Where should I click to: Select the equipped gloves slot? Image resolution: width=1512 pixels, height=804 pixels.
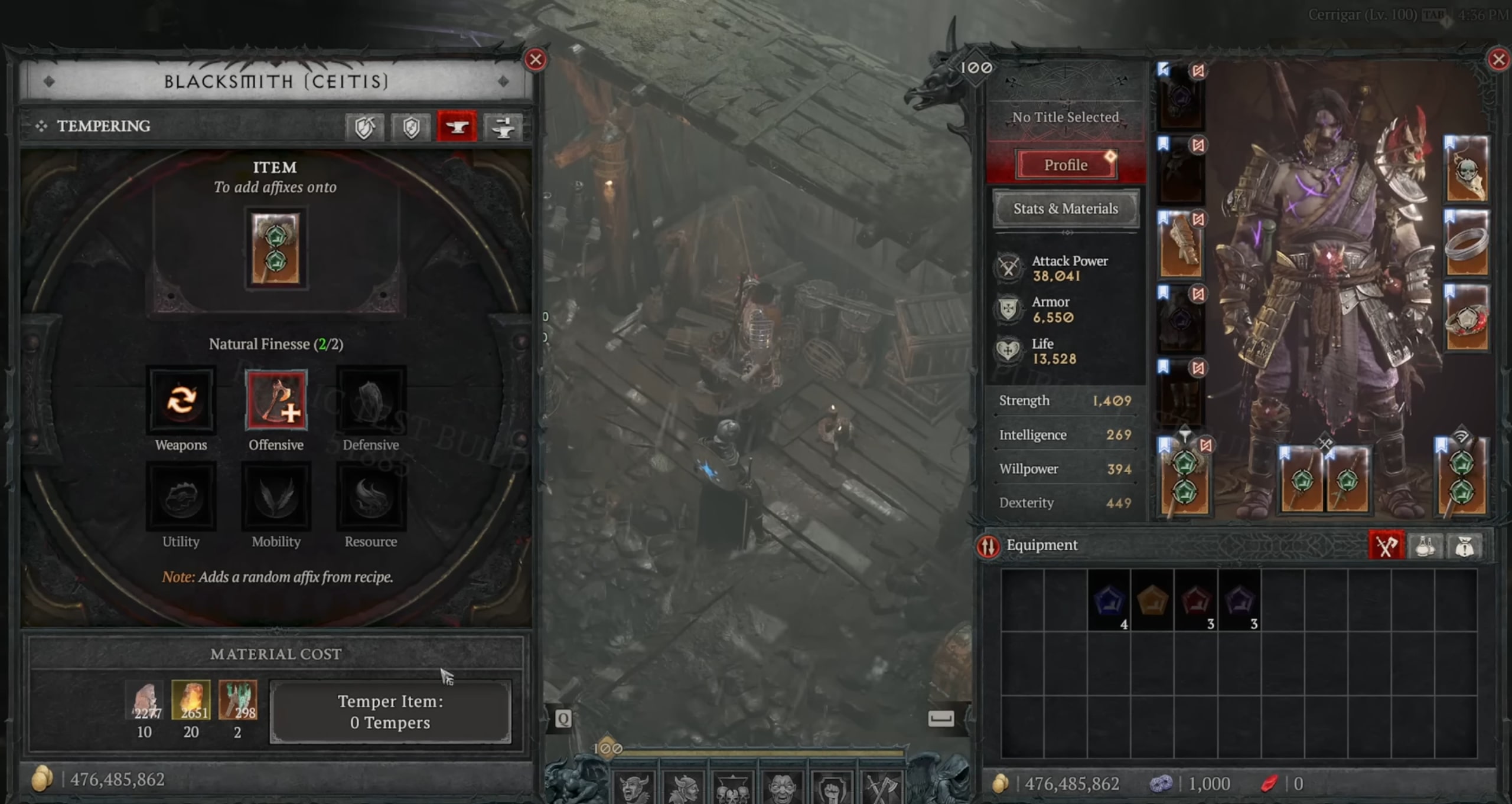pos(1181,245)
